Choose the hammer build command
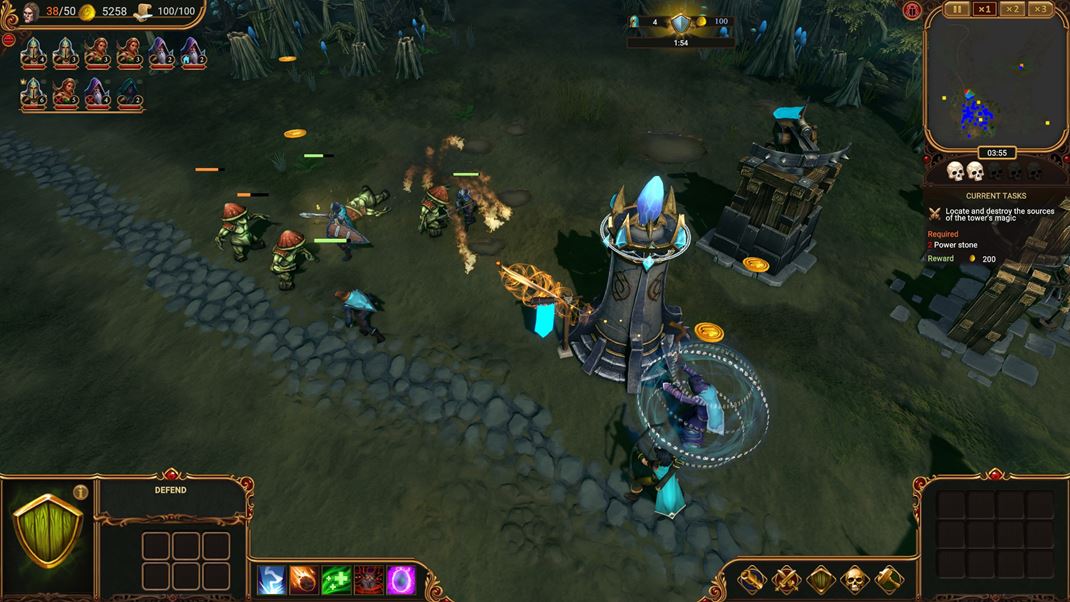1070x602 pixels. tap(889, 579)
